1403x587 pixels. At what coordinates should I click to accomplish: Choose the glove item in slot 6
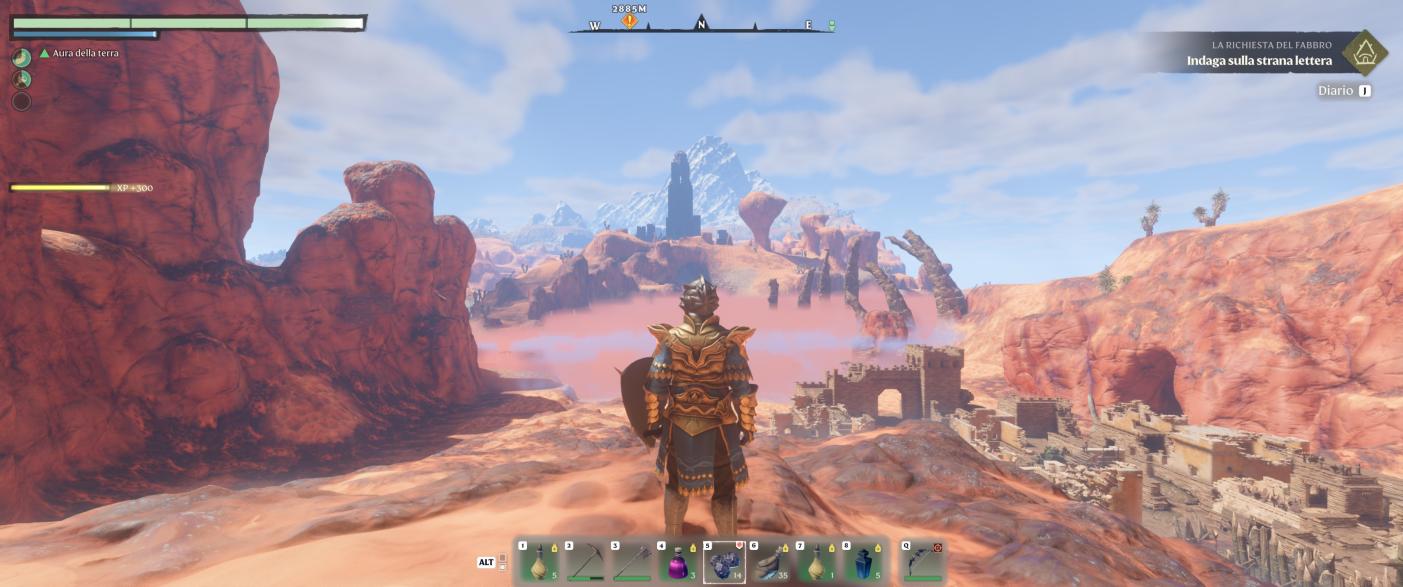[x=771, y=562]
